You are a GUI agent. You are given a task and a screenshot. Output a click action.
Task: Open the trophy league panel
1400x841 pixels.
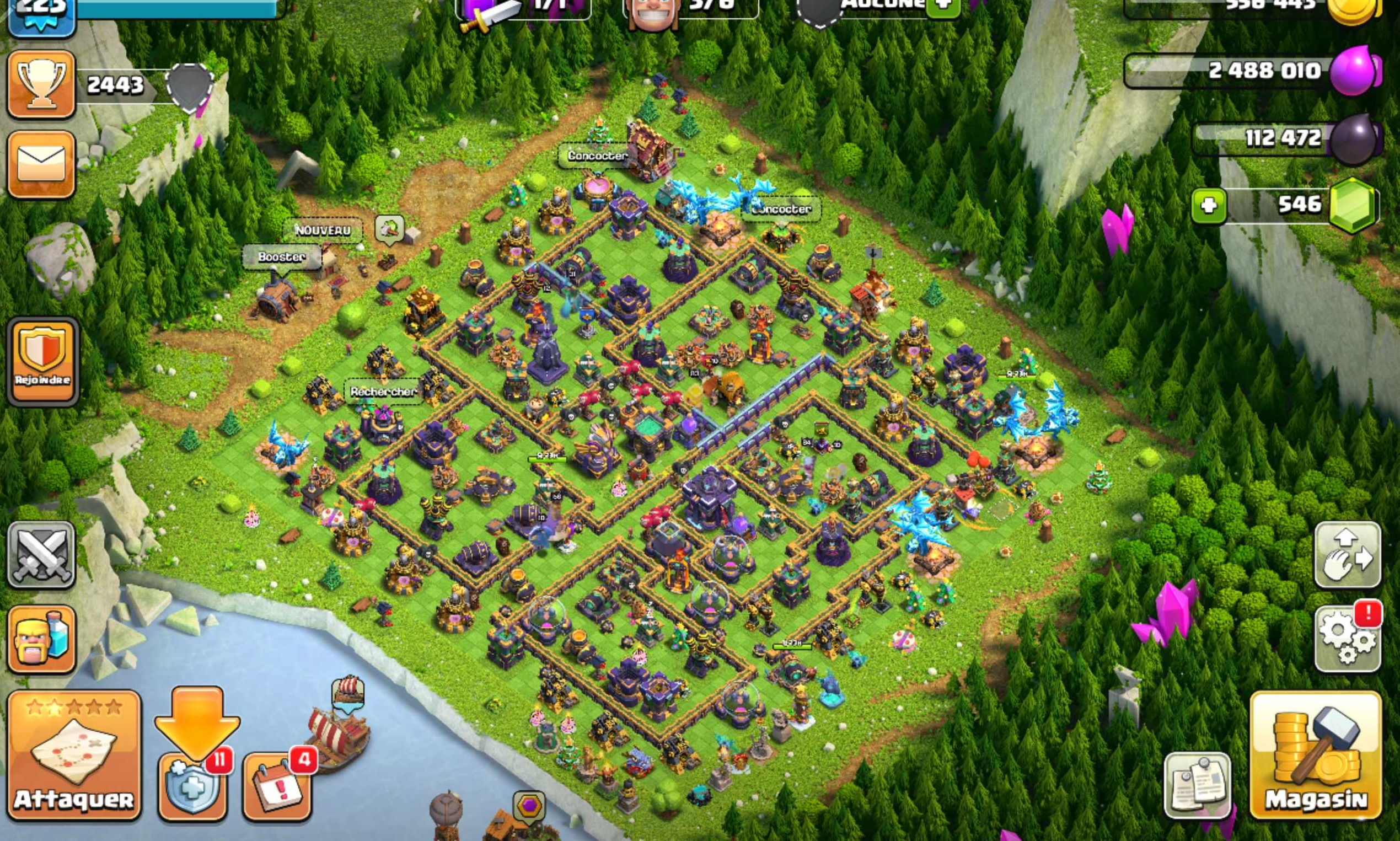click(x=41, y=85)
